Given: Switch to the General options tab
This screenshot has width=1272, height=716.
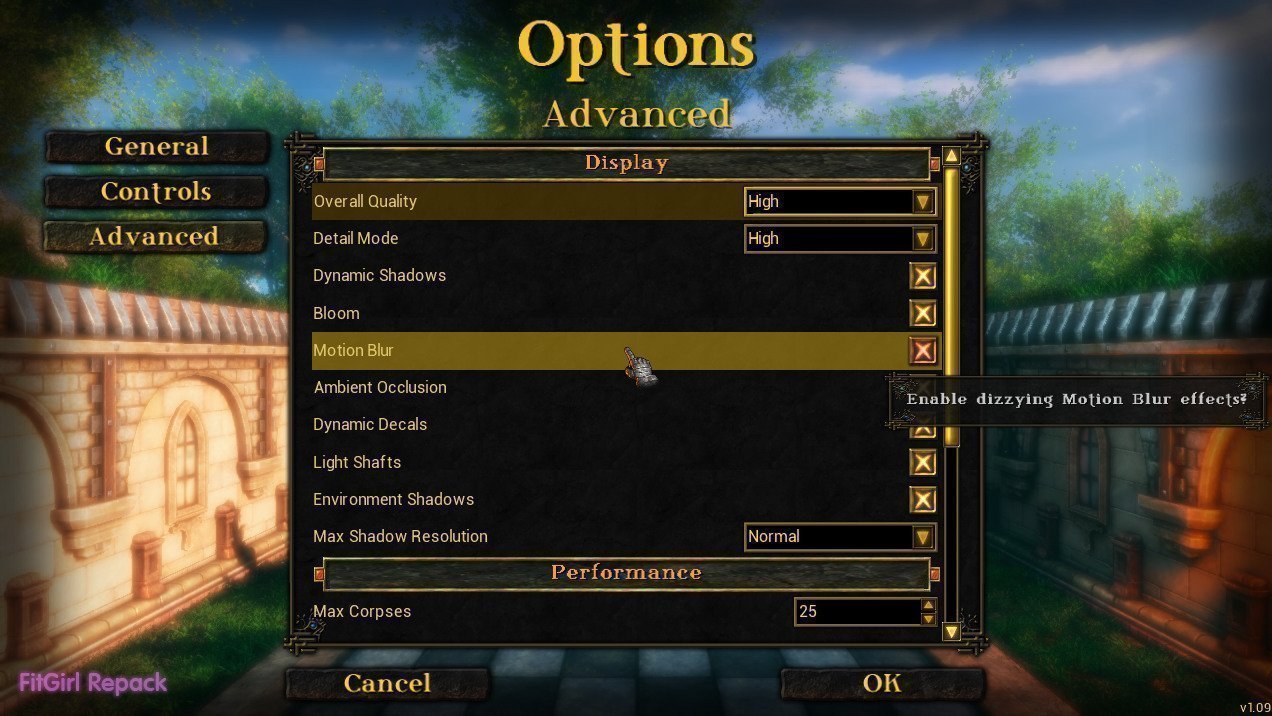Looking at the screenshot, I should pyautogui.click(x=157, y=147).
